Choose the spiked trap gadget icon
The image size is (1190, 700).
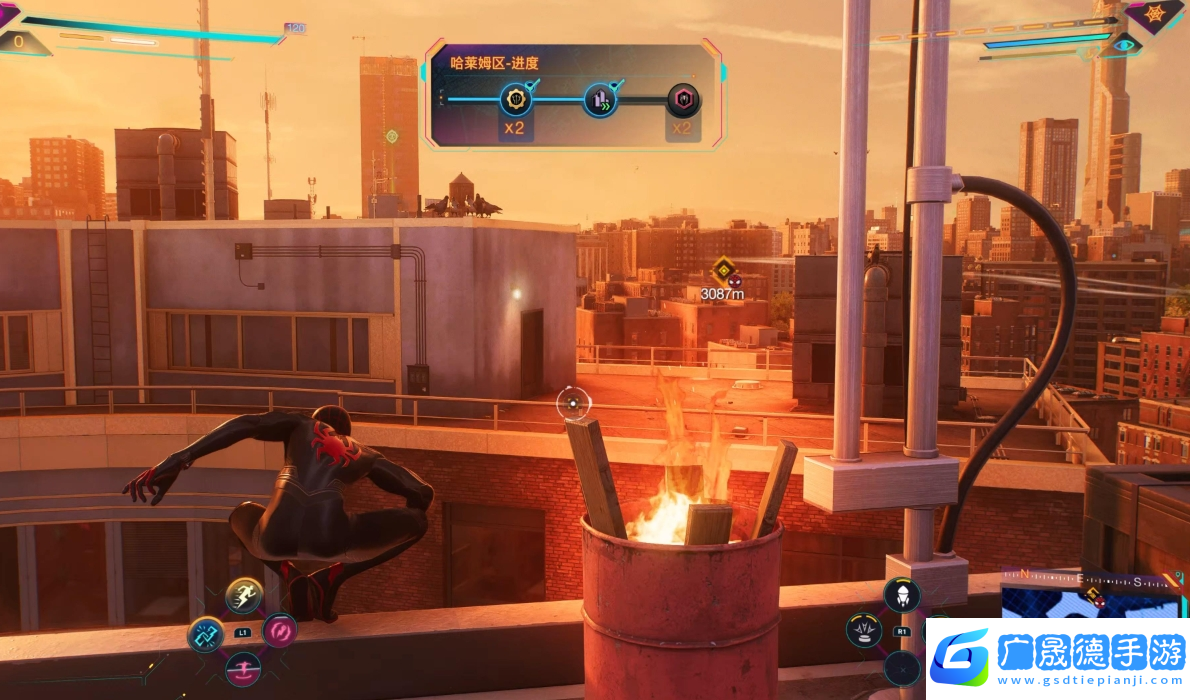pyautogui.click(x=864, y=630)
